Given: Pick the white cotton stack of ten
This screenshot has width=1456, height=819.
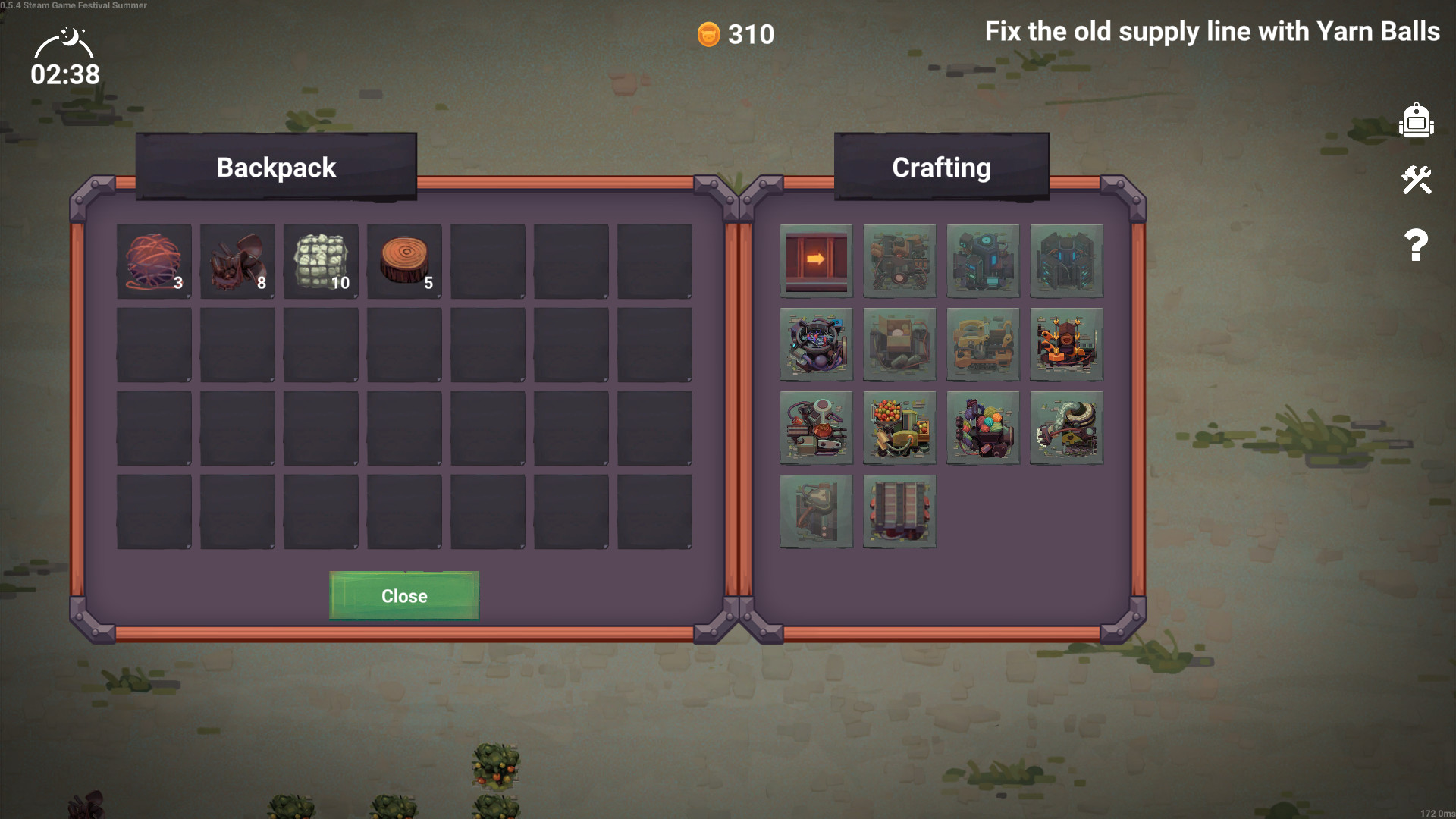Looking at the screenshot, I should click(x=321, y=262).
